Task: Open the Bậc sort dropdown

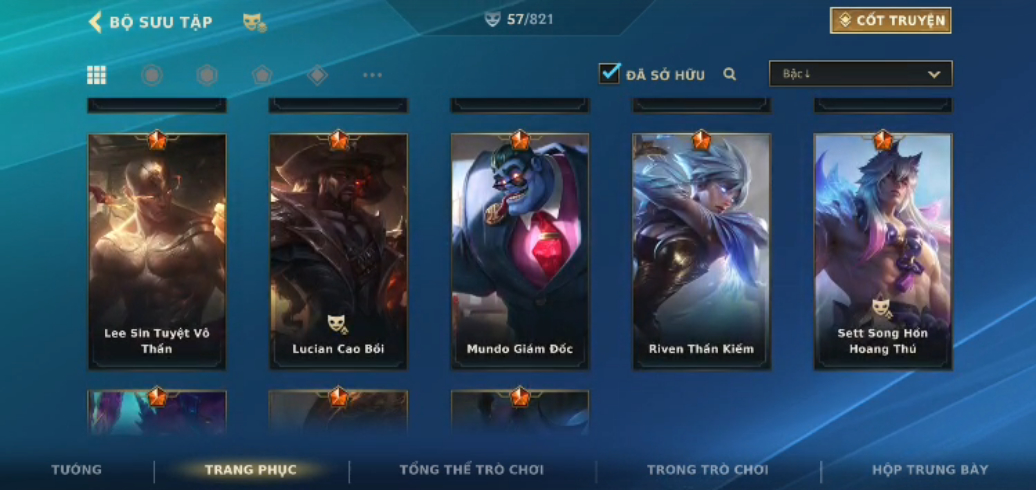Action: click(860, 74)
